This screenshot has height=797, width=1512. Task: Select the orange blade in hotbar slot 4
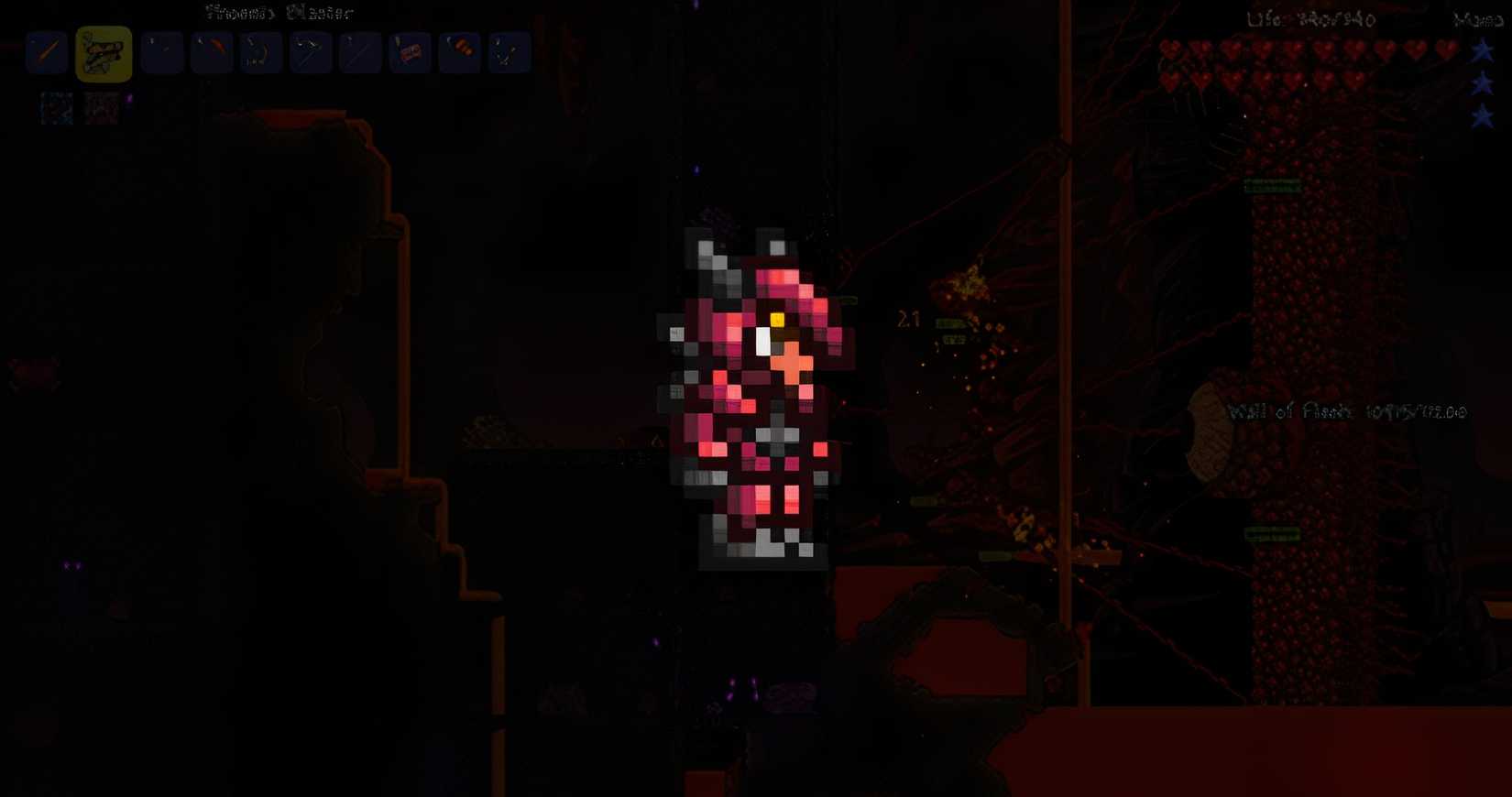211,52
